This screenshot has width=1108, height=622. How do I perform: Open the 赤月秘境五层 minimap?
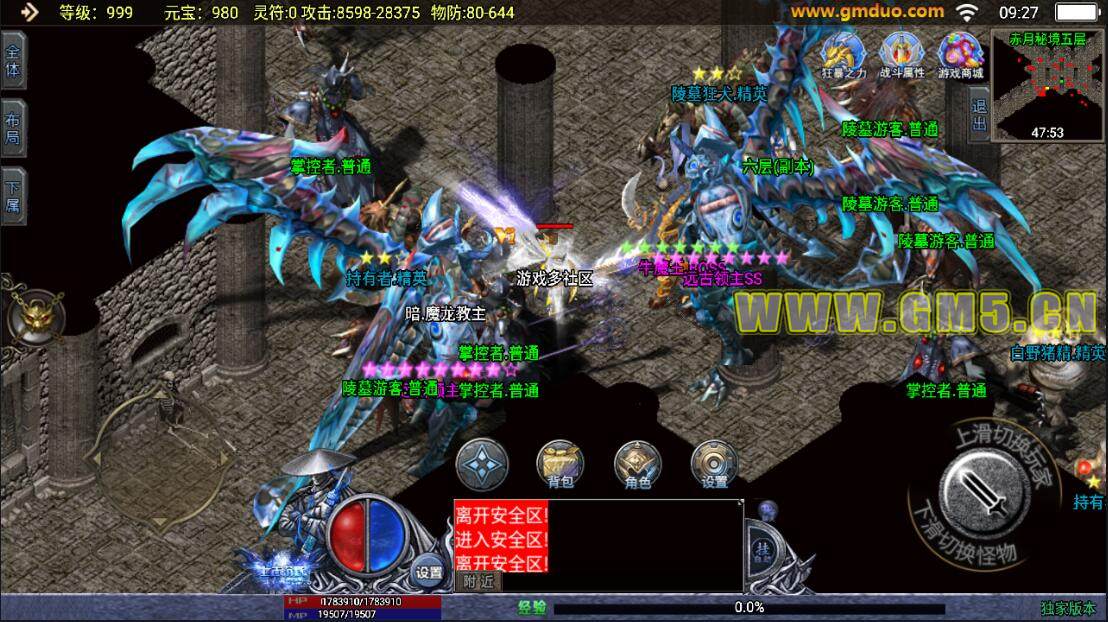click(1047, 85)
